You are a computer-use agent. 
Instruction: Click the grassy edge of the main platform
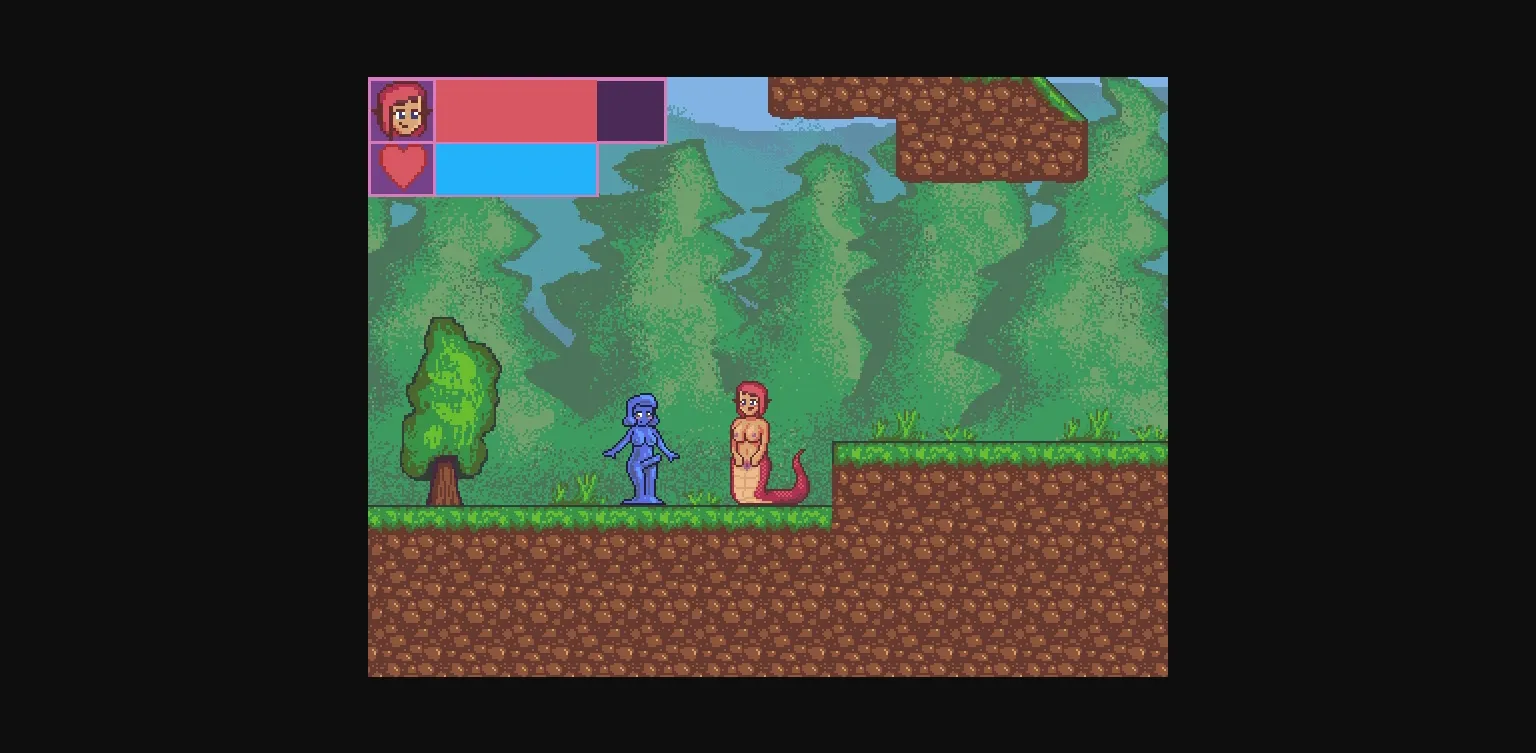pyautogui.click(x=550, y=515)
